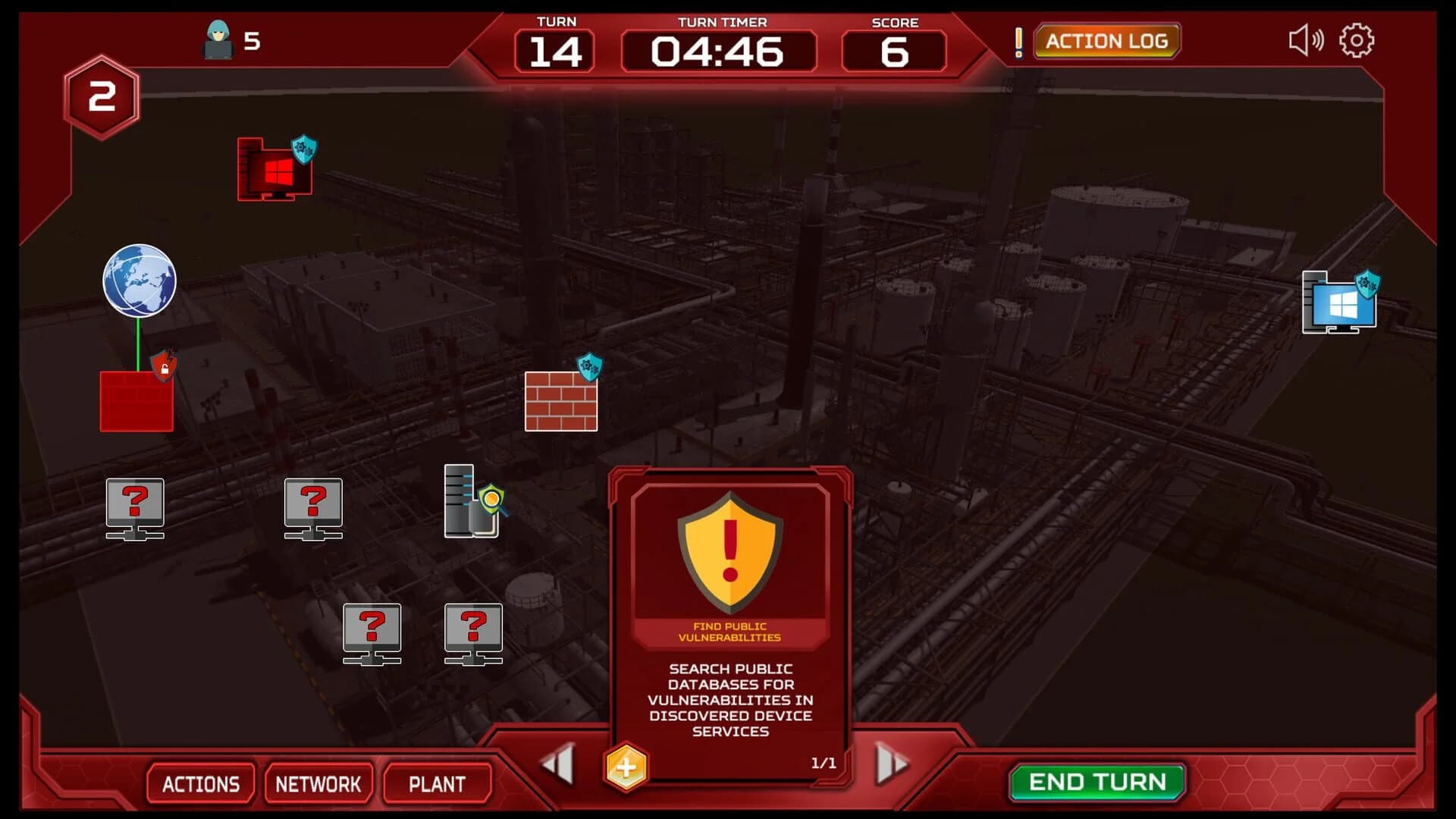
Task: Click the turn timer showing 04:46
Action: [x=719, y=52]
